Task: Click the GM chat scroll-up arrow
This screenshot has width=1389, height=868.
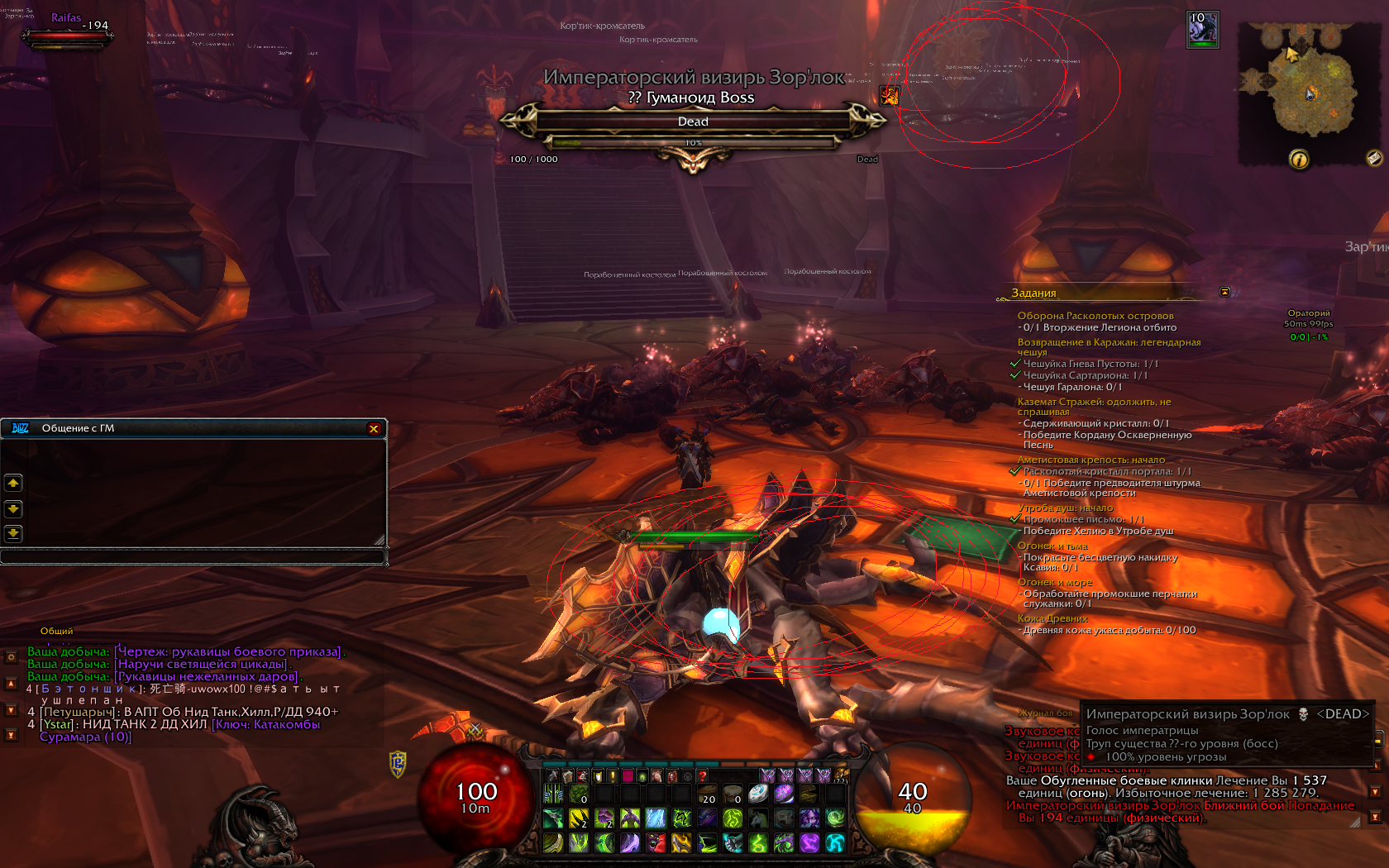Action: [13, 483]
